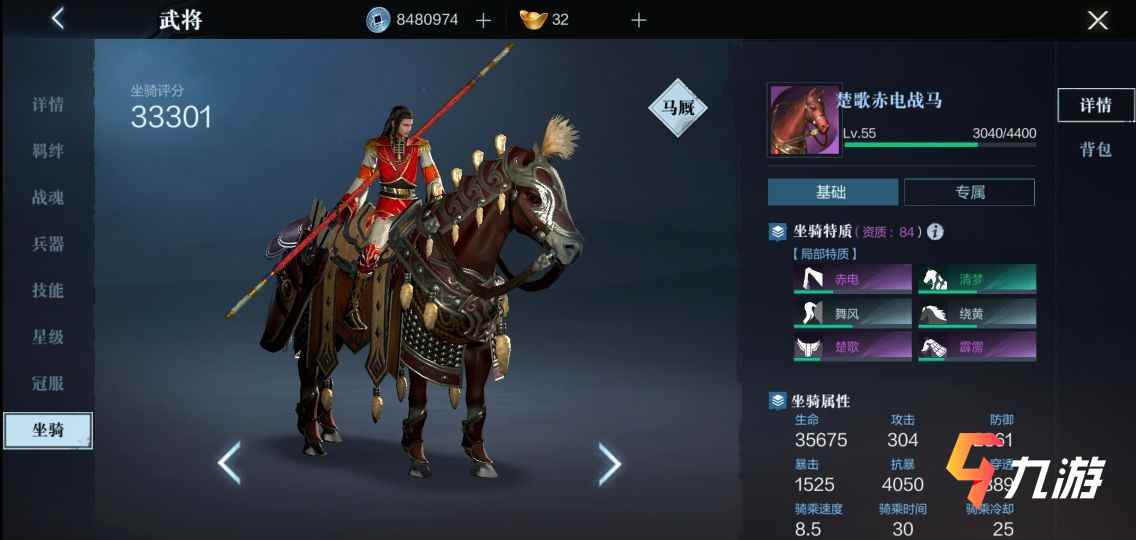The height and width of the screenshot is (540, 1136).
Task: Switch to the 专属 mount tab
Action: coord(968,192)
